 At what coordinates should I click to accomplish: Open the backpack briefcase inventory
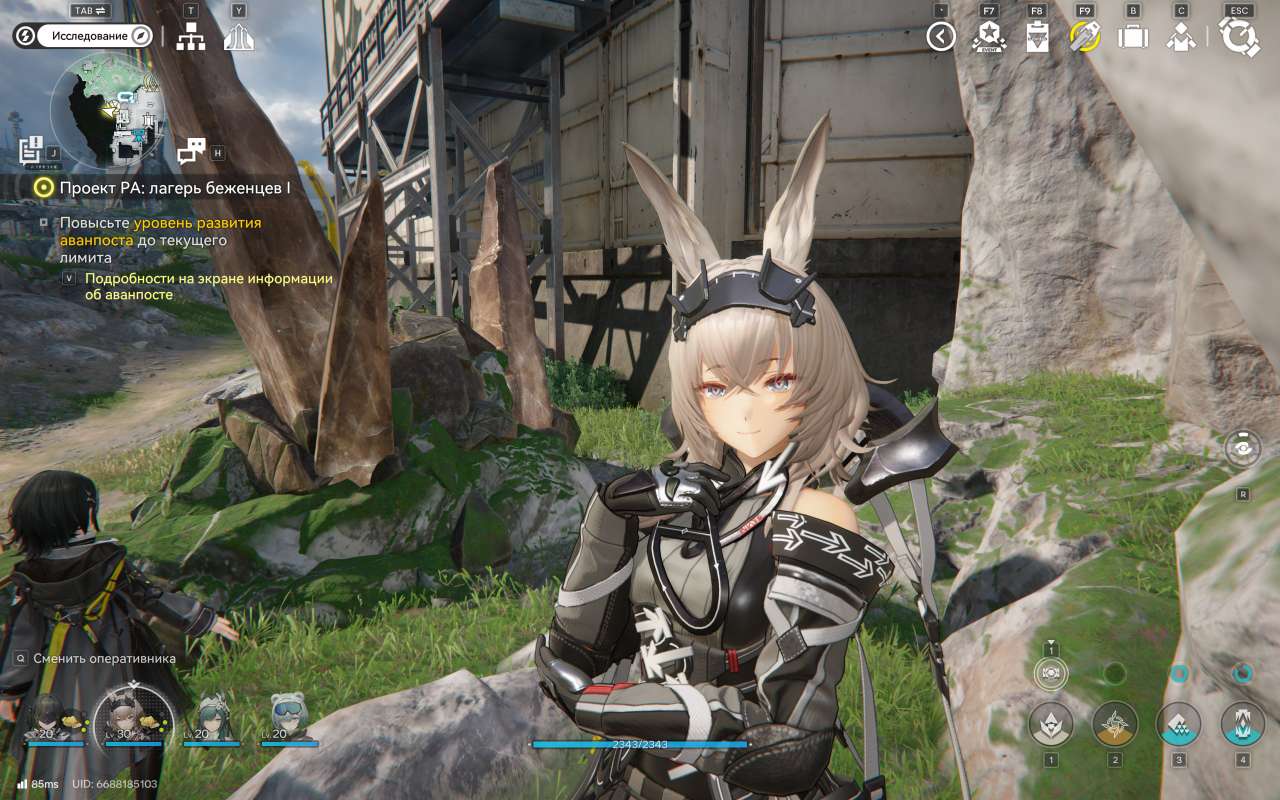pos(1133,37)
